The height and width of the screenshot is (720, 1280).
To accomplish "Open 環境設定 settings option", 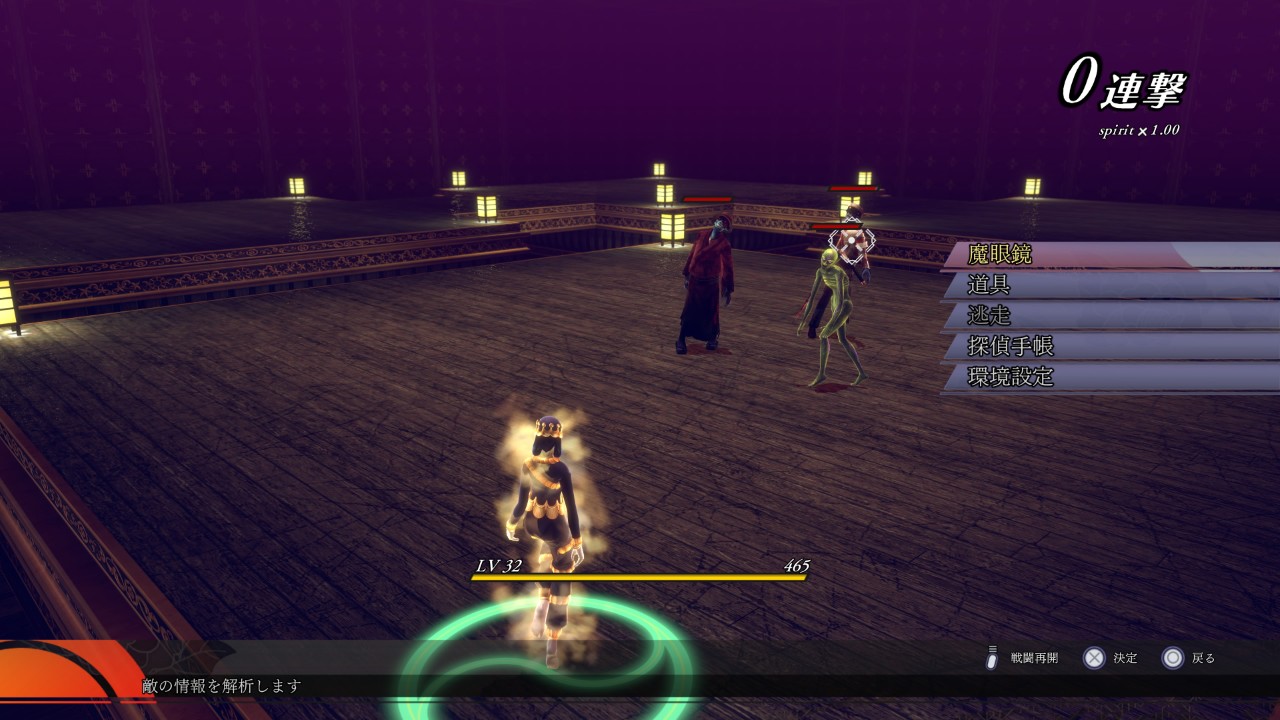I will pos(1010,377).
